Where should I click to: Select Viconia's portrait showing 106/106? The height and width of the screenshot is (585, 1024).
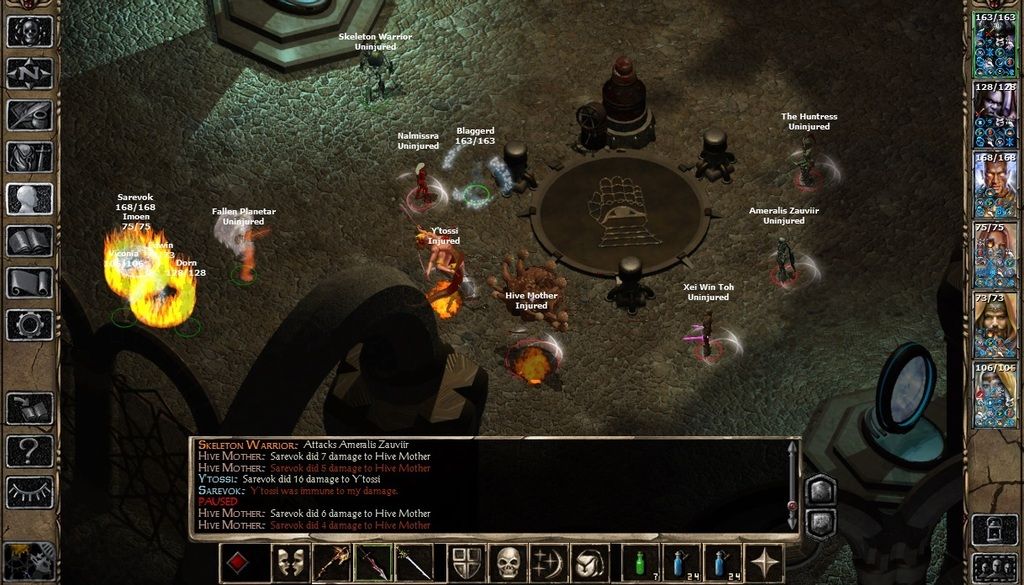click(994, 396)
